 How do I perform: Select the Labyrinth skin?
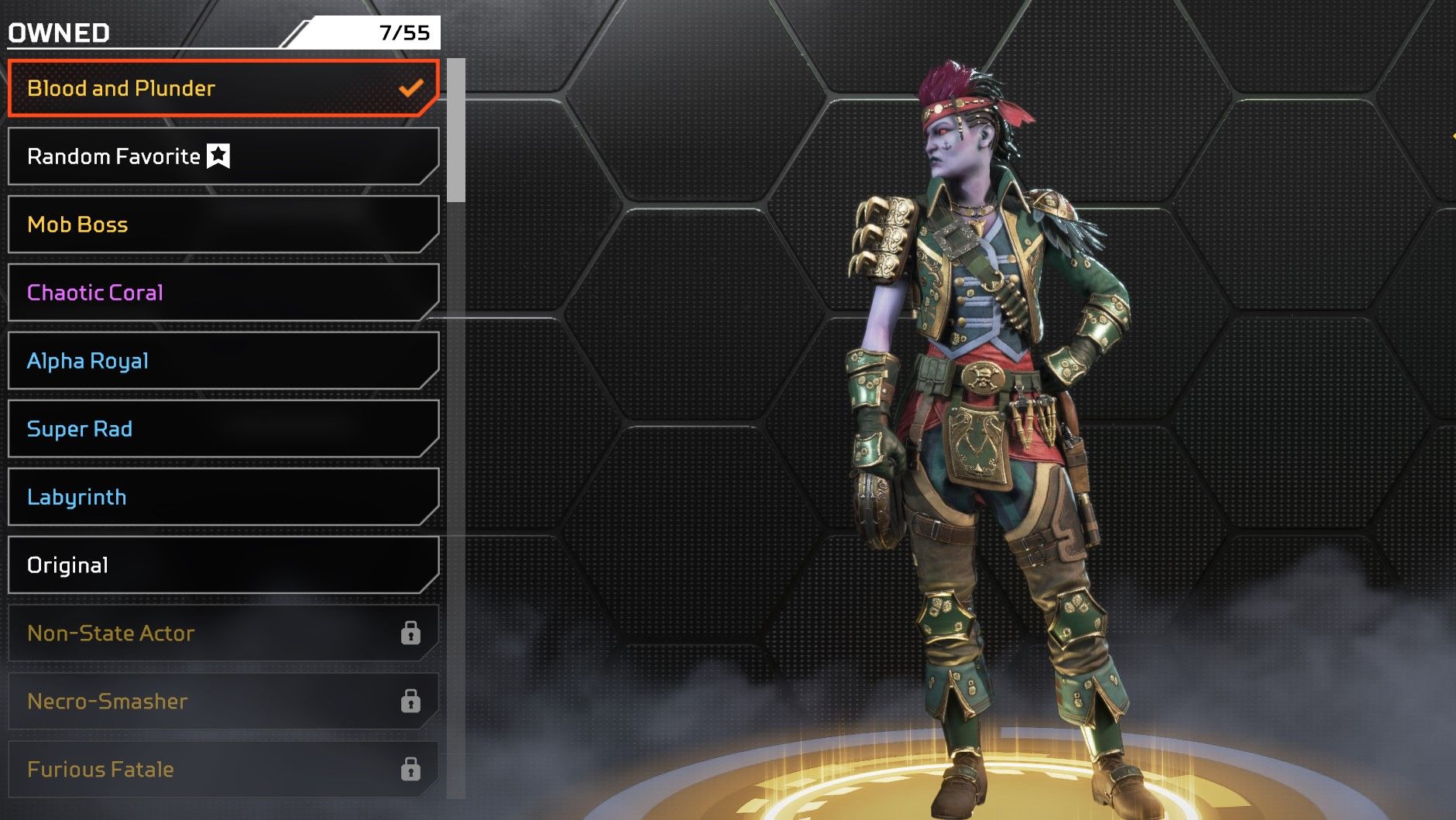pyautogui.click(x=223, y=497)
